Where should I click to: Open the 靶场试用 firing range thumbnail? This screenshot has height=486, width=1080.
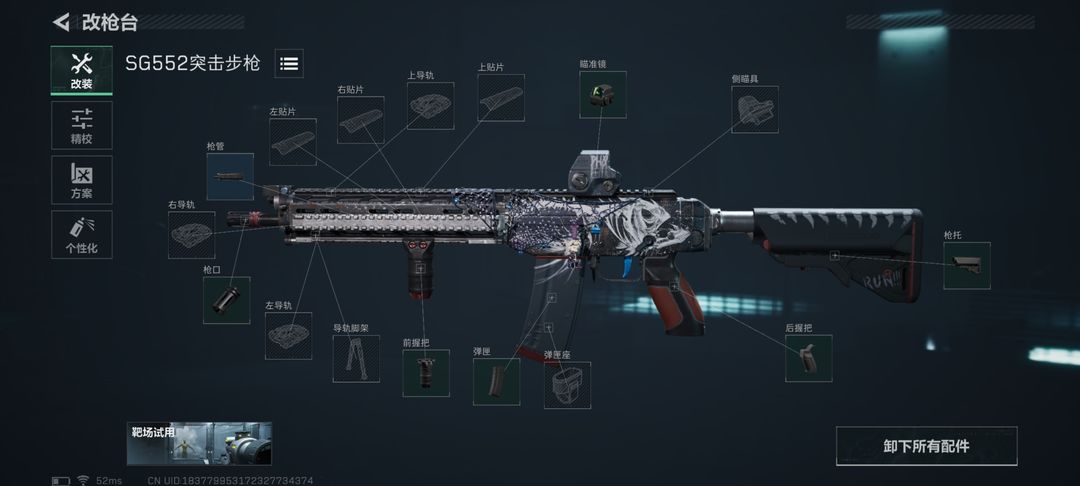click(x=199, y=443)
